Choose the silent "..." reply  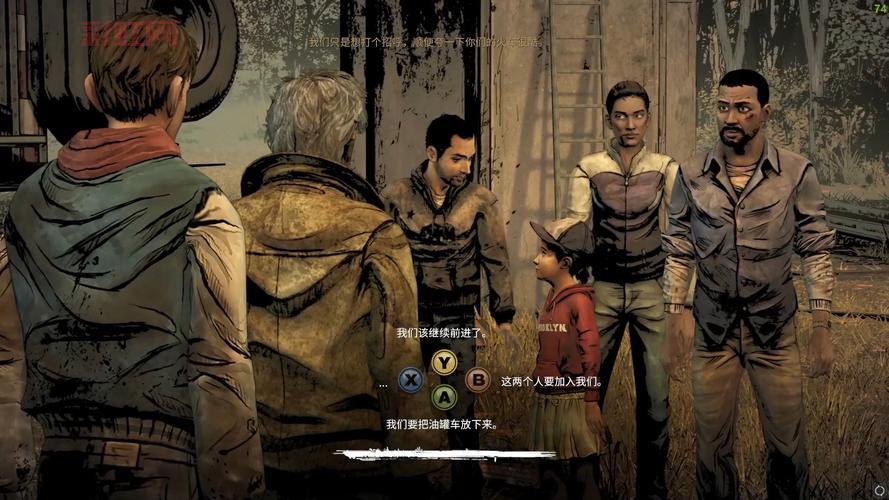click(383, 381)
